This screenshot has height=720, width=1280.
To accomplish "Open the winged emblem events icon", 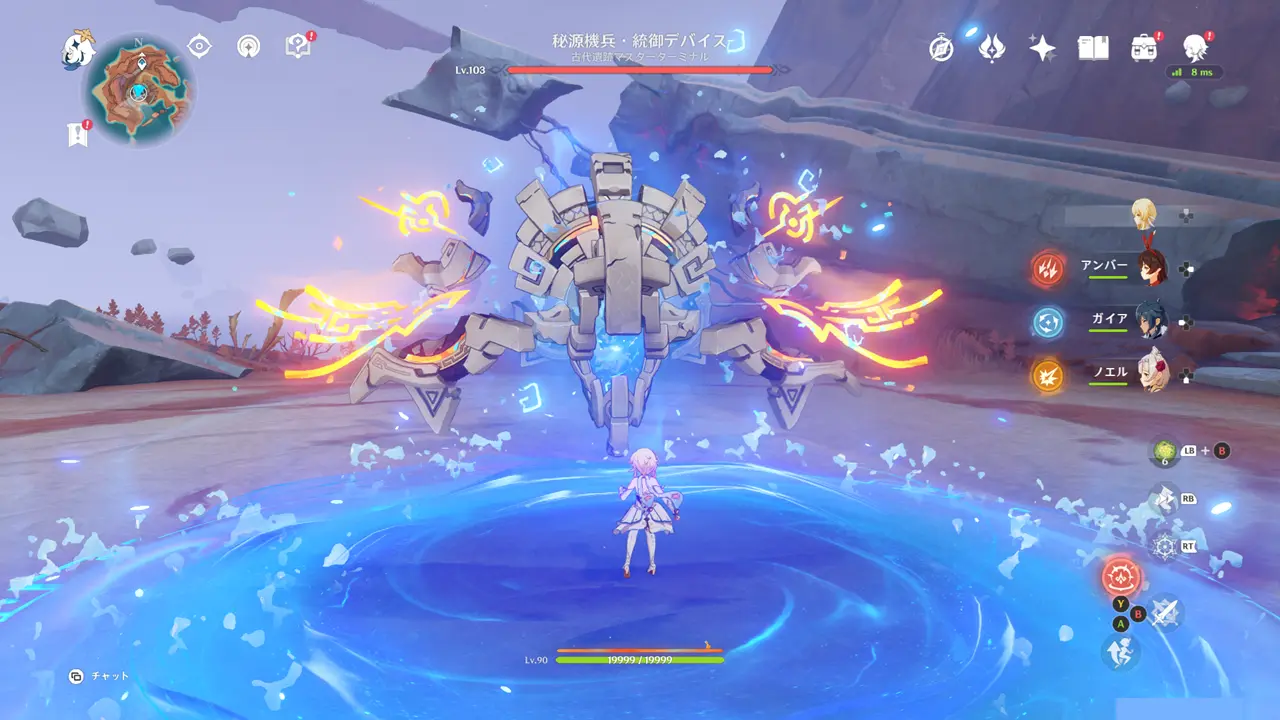I will click(991, 47).
